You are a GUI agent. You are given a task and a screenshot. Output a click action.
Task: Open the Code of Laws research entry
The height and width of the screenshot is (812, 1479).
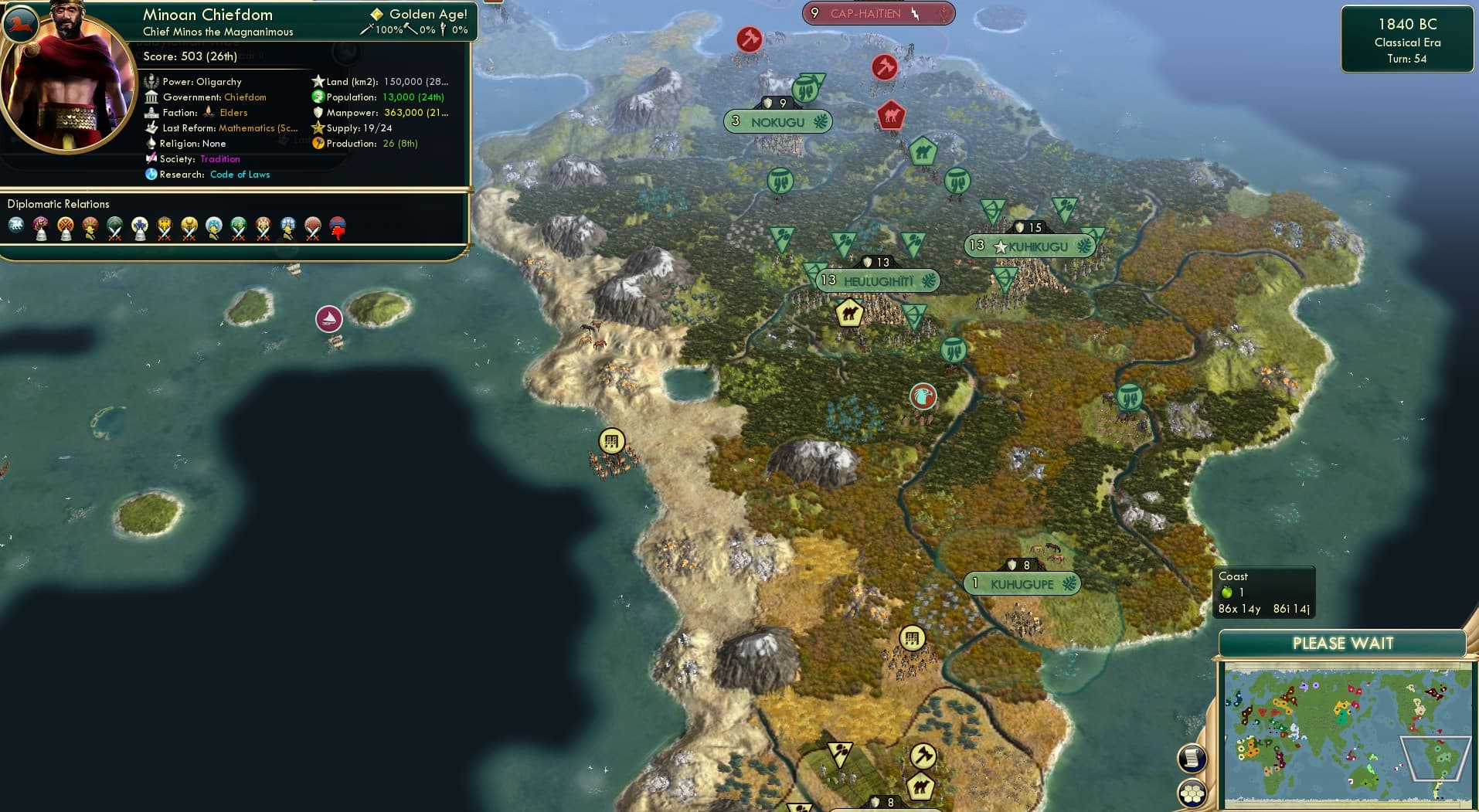pyautogui.click(x=240, y=175)
